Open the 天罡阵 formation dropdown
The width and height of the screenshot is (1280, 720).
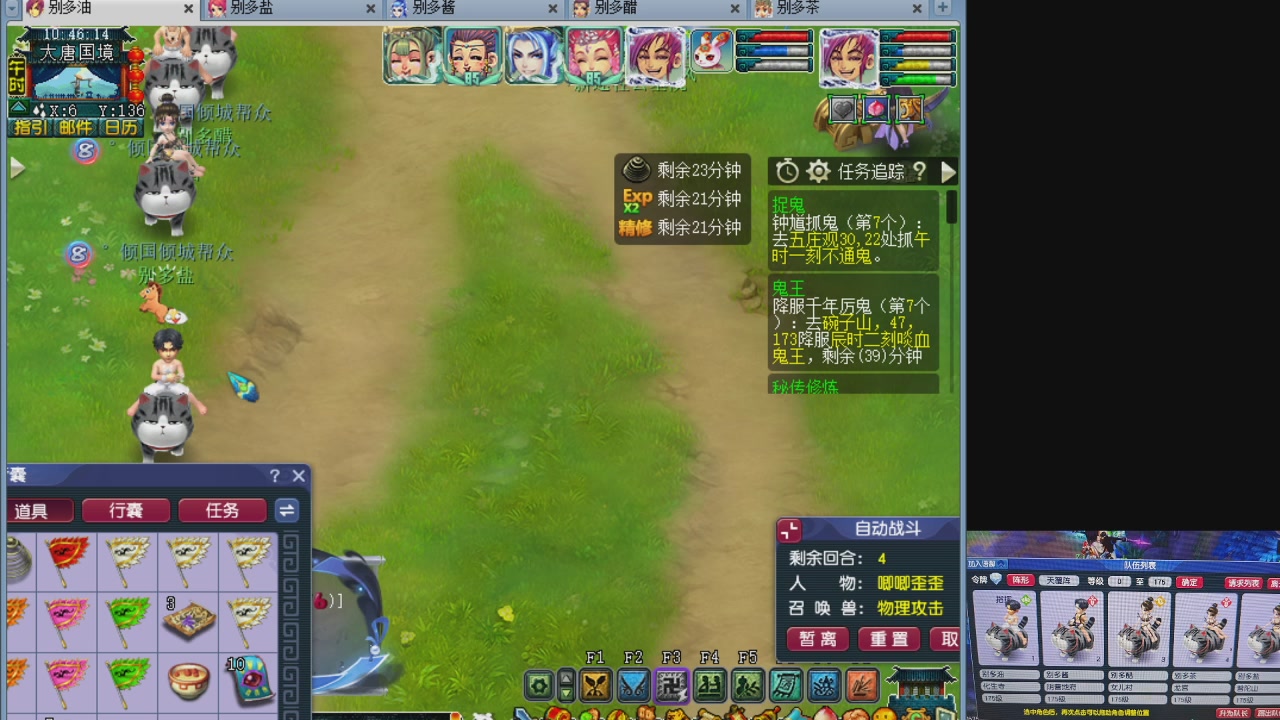[x=1059, y=581]
